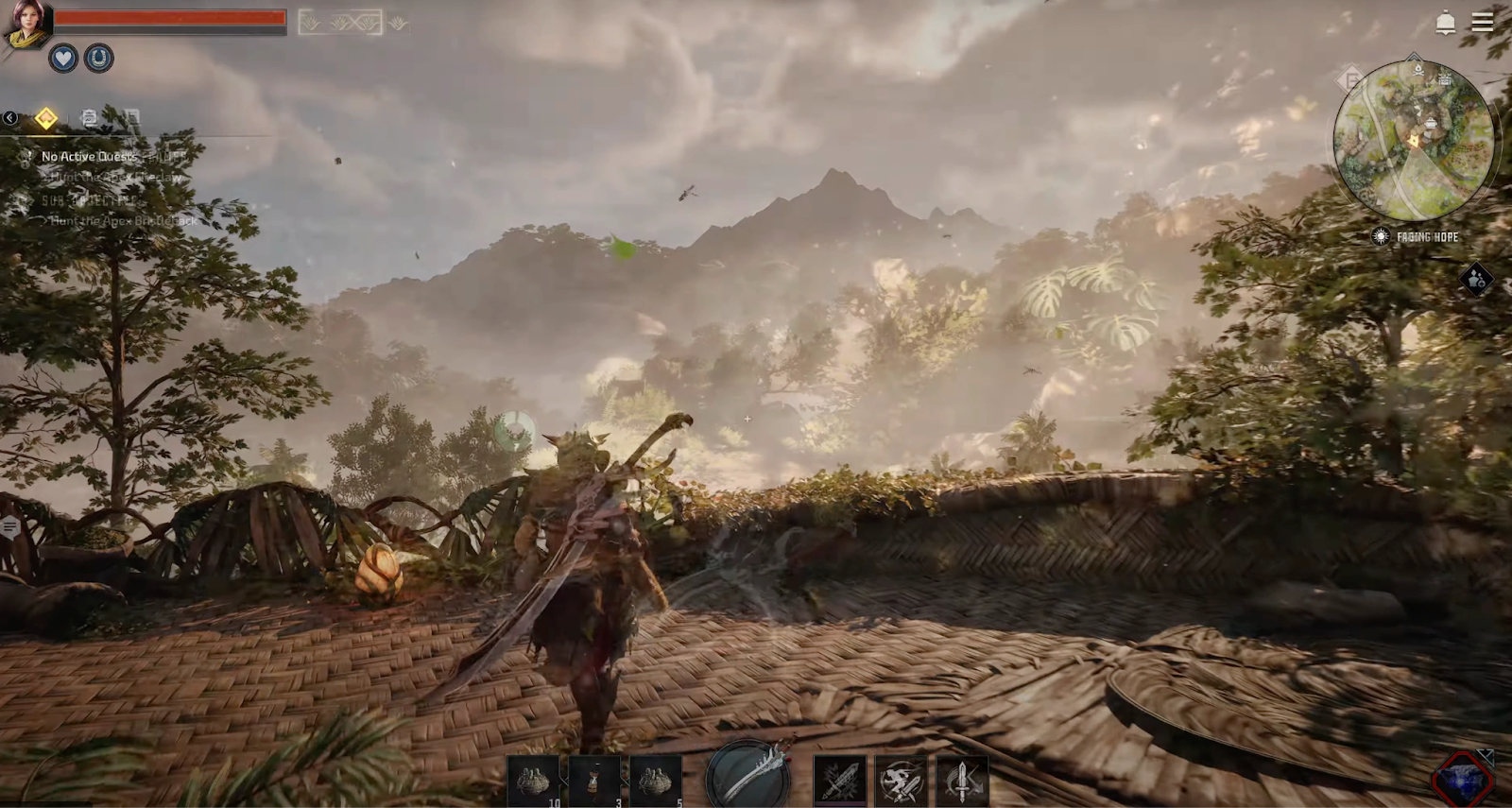Activate the dashing figure sword skill
Viewport: 1512px width, 808px height.
click(901, 782)
